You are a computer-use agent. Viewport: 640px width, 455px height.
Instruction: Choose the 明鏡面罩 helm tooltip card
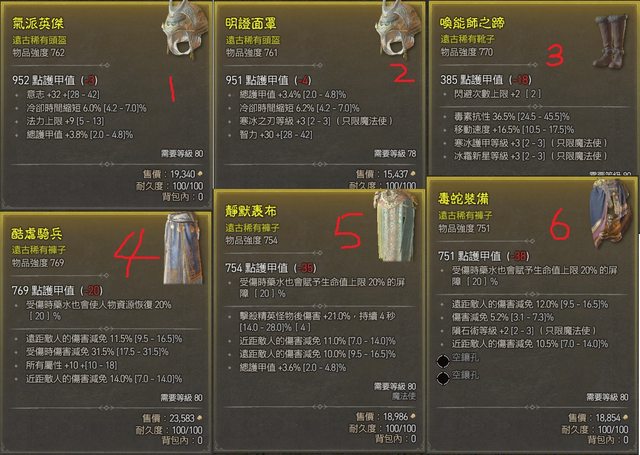pos(318,100)
